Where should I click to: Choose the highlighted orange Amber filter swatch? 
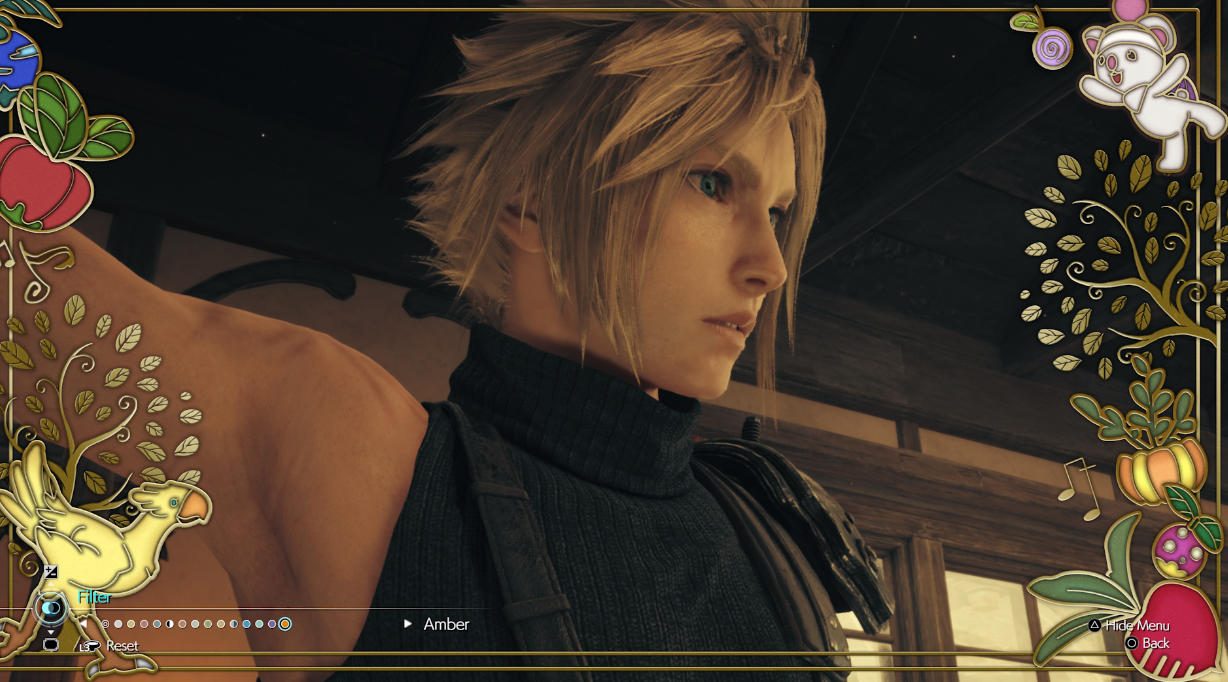click(285, 624)
